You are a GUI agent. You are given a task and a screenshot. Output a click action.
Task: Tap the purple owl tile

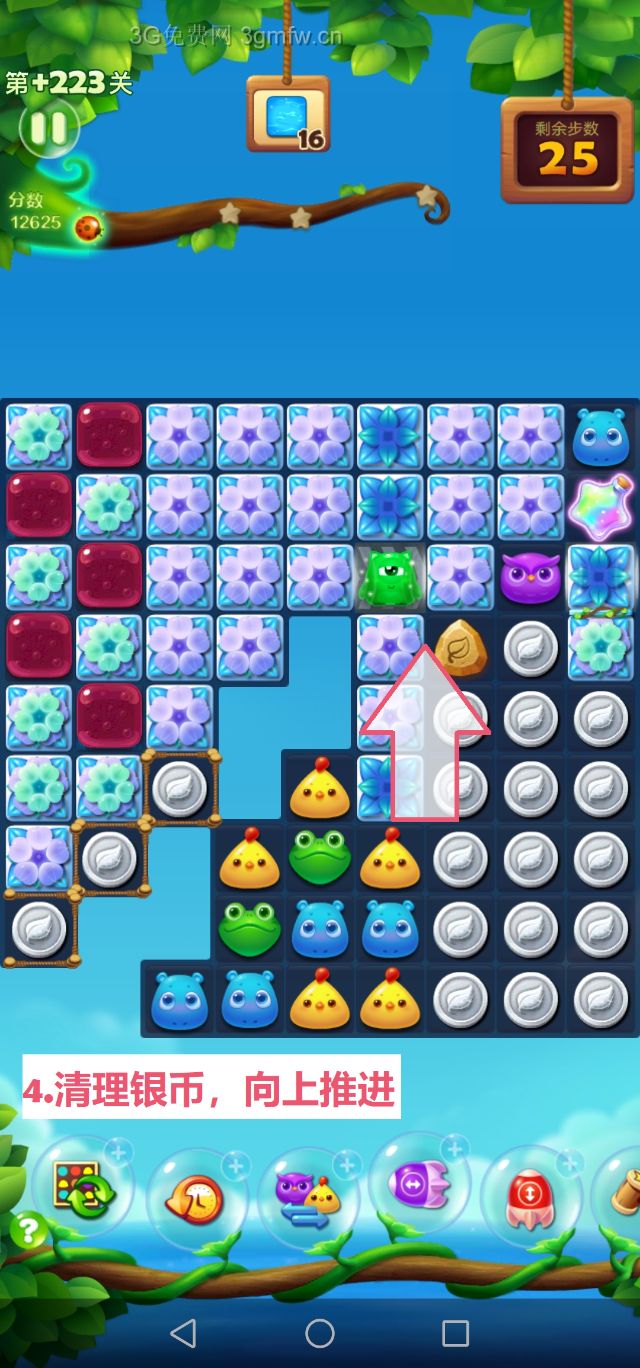pos(530,578)
